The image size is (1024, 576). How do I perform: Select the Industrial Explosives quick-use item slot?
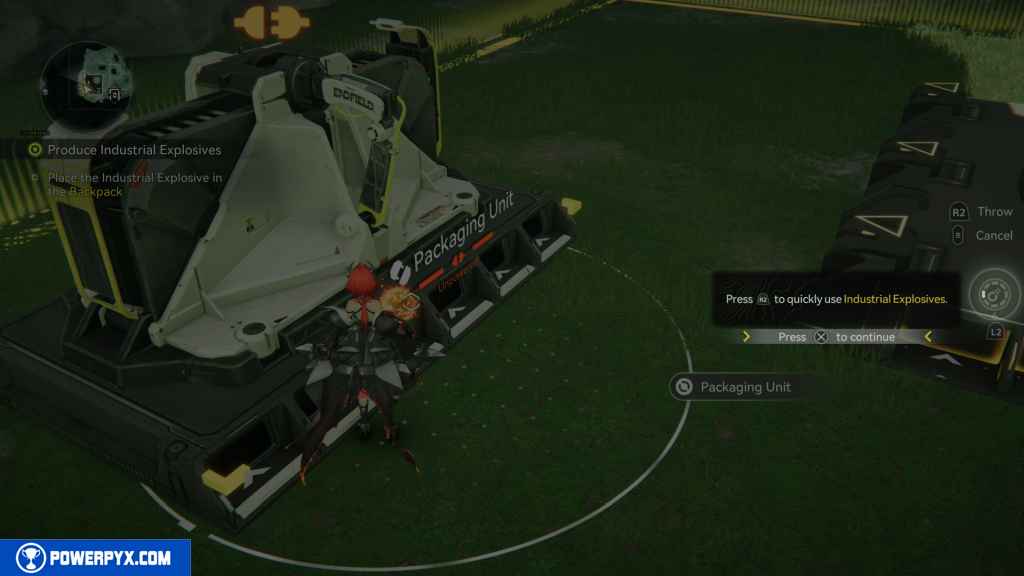[994, 296]
